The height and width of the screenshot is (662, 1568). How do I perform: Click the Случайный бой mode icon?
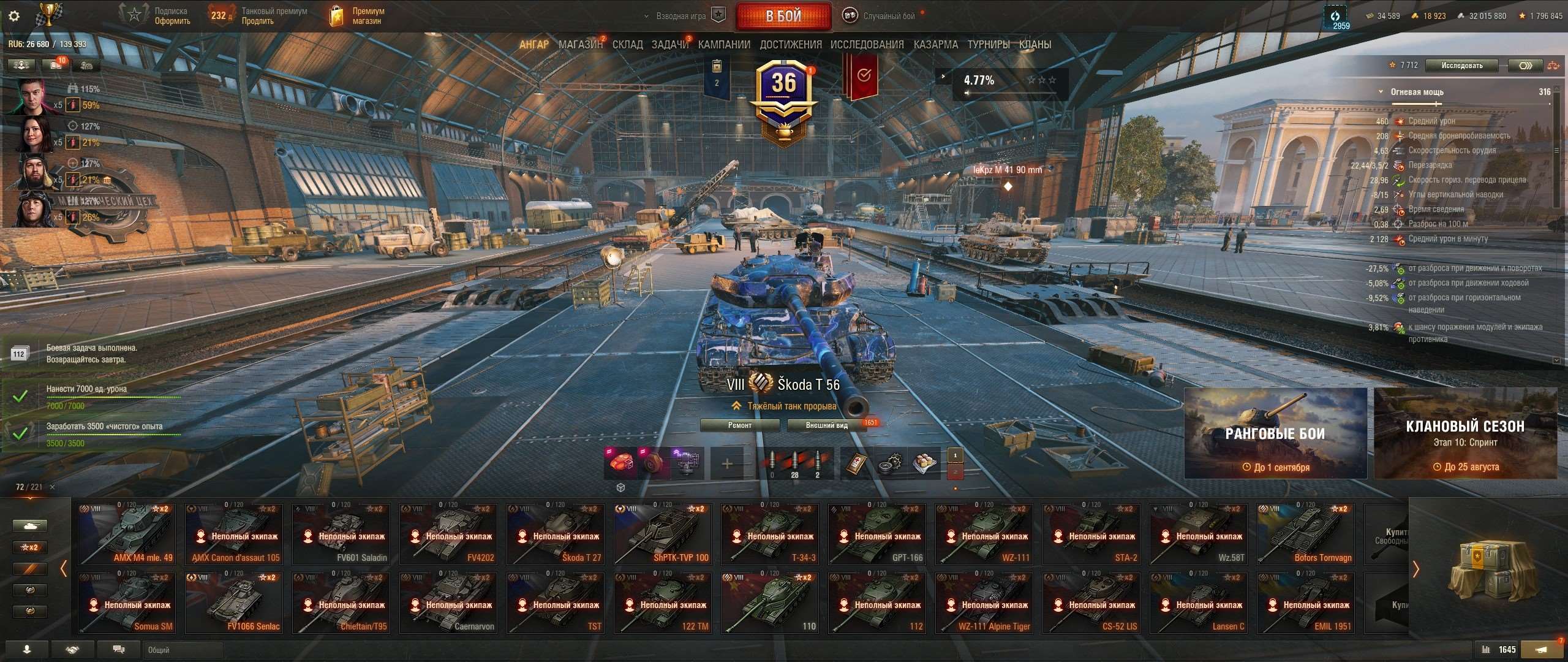click(x=851, y=15)
